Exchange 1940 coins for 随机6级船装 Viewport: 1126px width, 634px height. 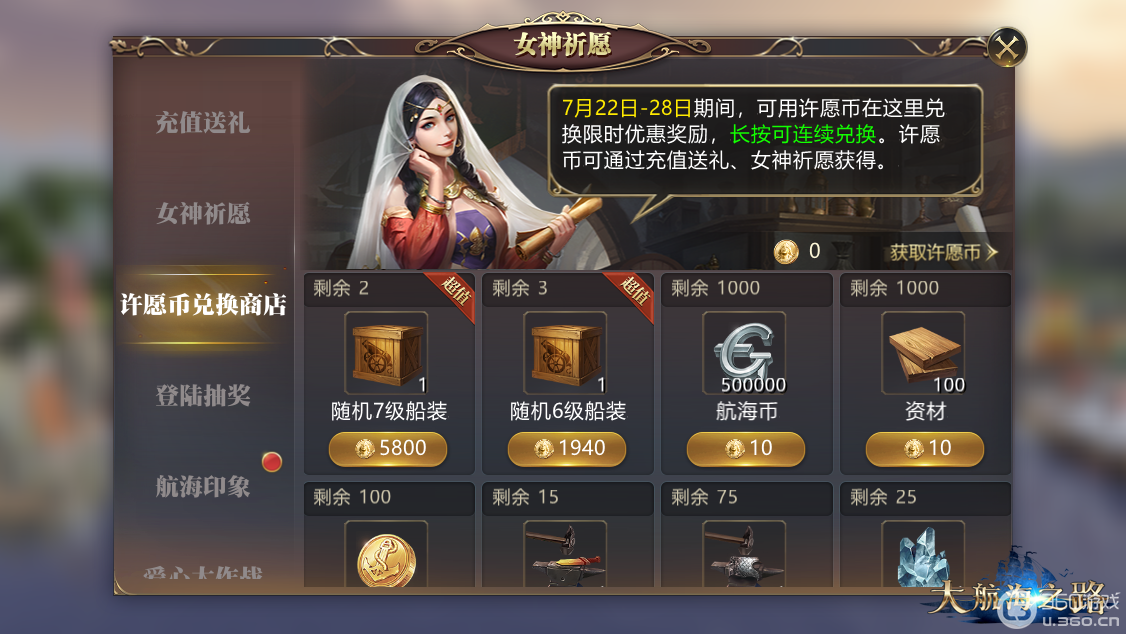tap(567, 449)
